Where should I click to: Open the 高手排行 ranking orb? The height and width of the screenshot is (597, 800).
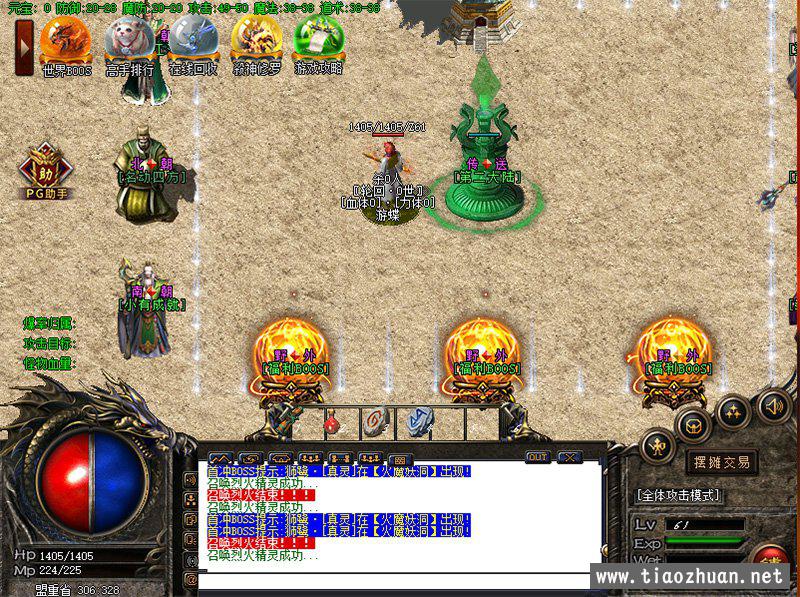point(129,40)
